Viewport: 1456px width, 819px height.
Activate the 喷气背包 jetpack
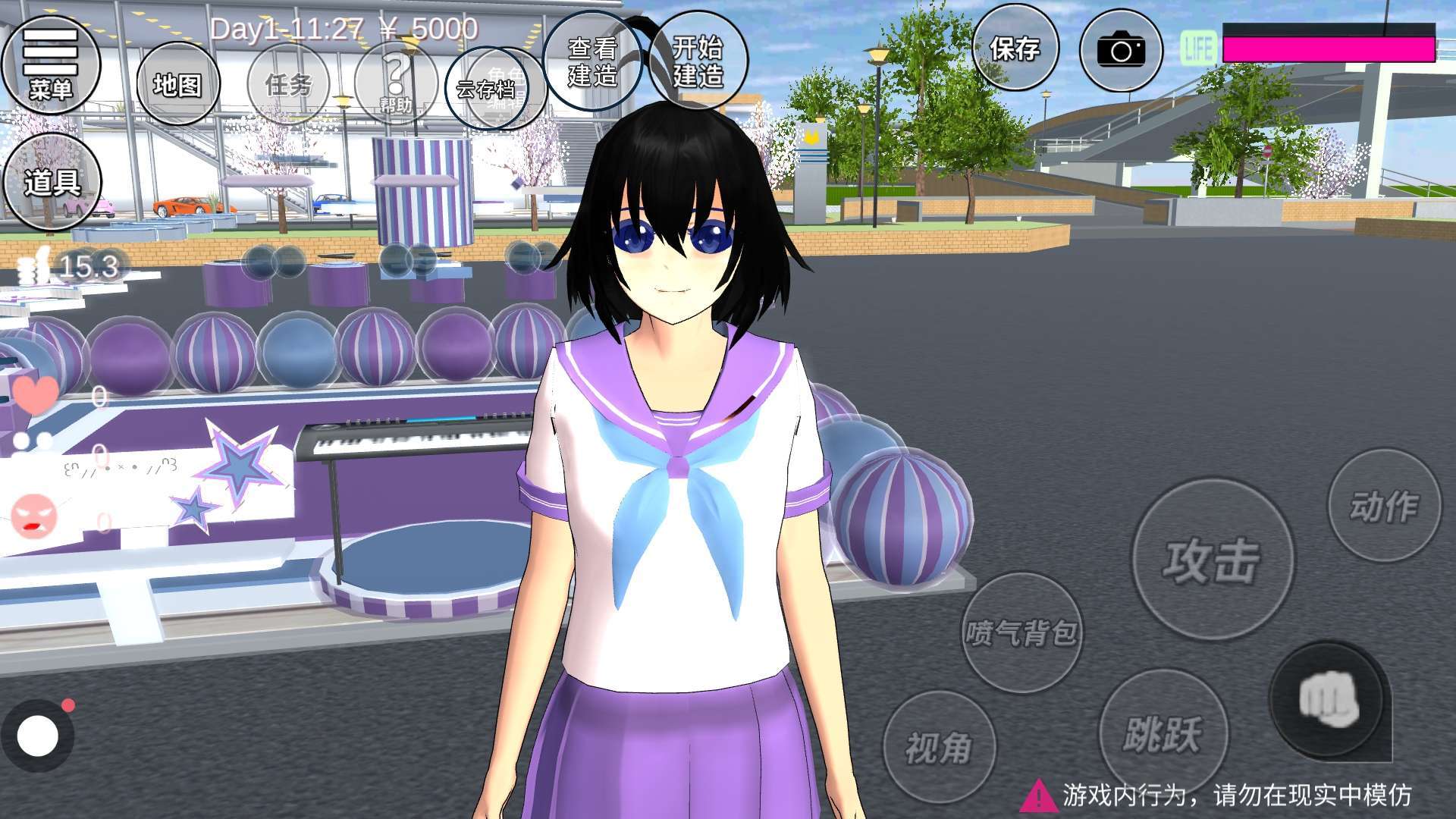[x=1021, y=632]
